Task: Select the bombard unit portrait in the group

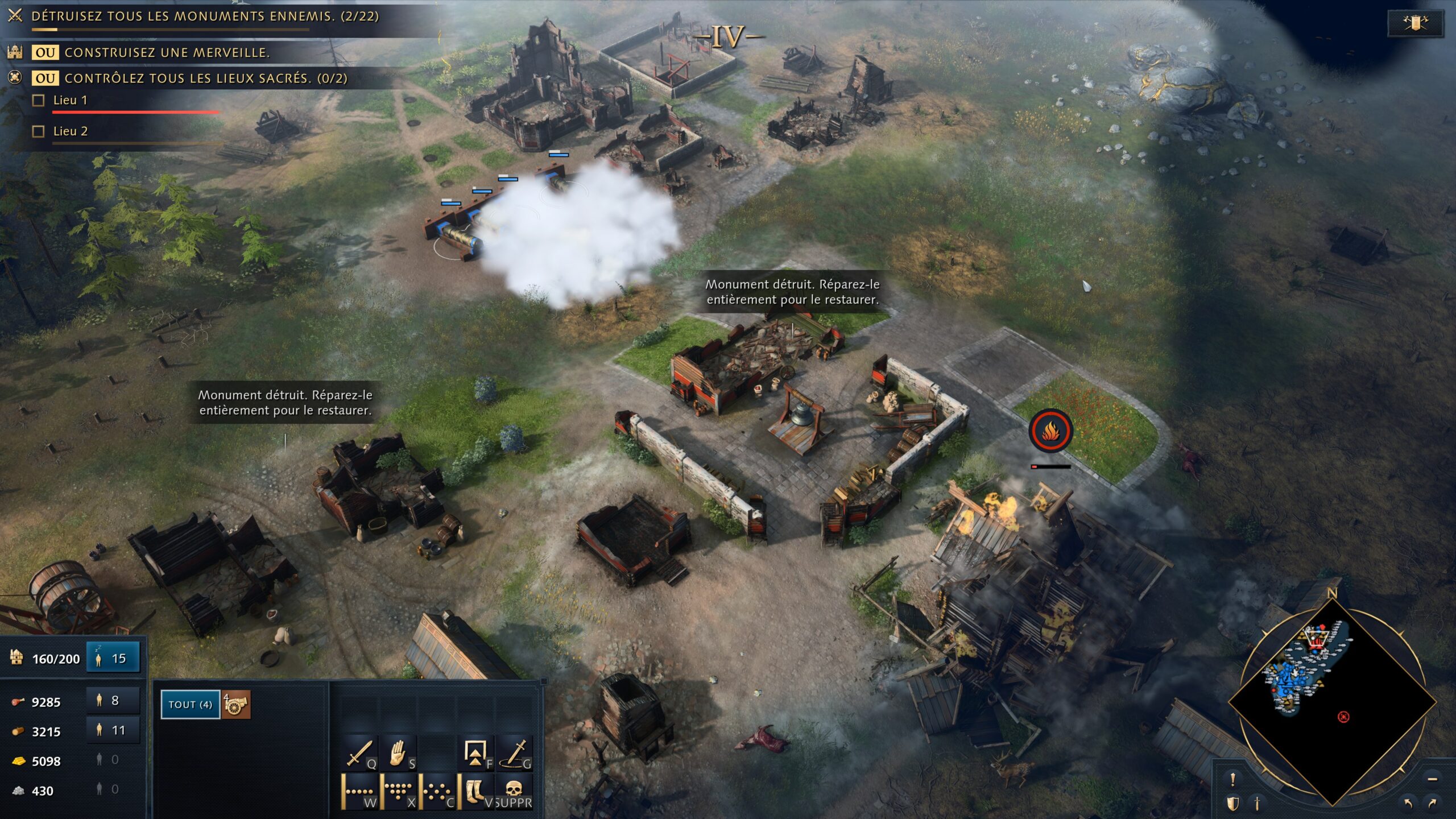Action: click(237, 705)
